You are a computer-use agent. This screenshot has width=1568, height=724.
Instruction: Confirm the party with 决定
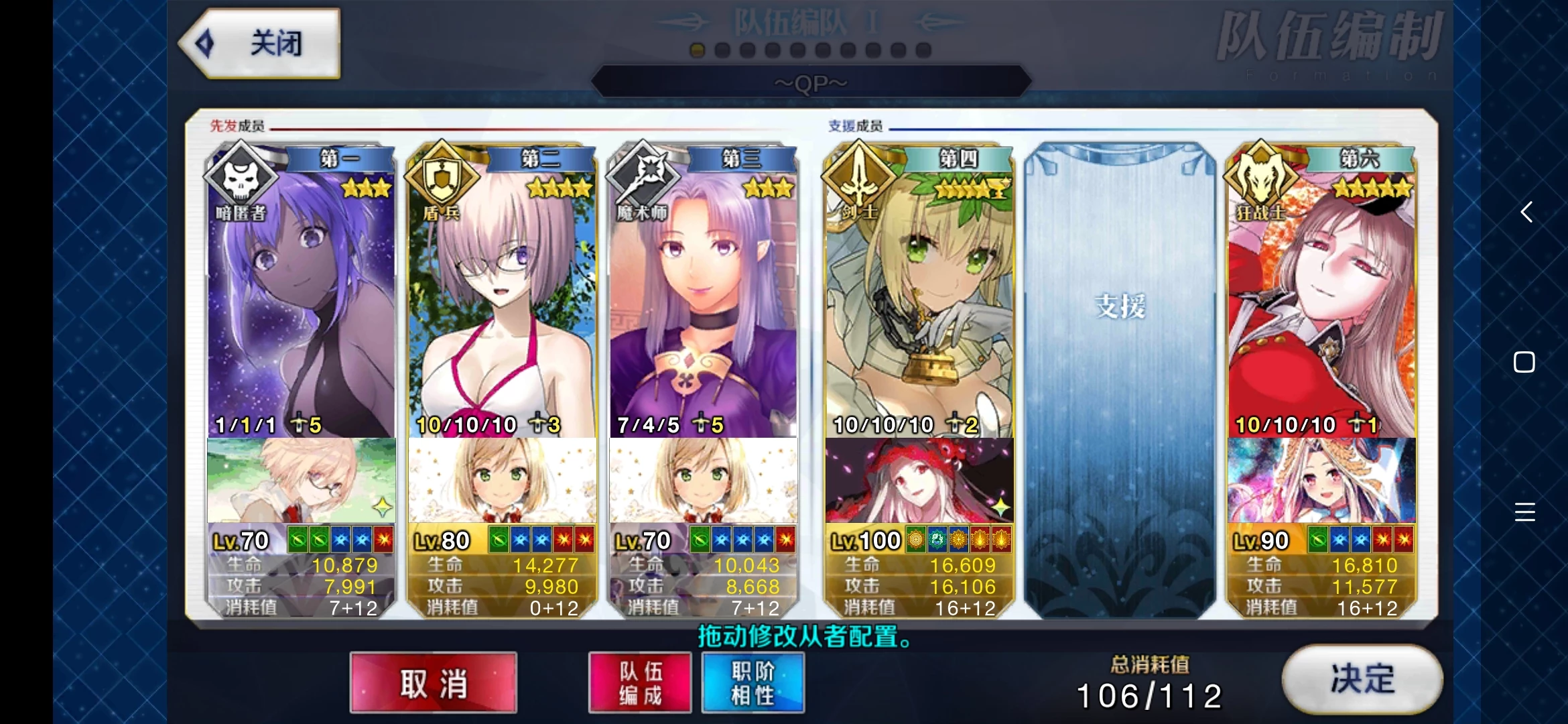(x=1362, y=679)
